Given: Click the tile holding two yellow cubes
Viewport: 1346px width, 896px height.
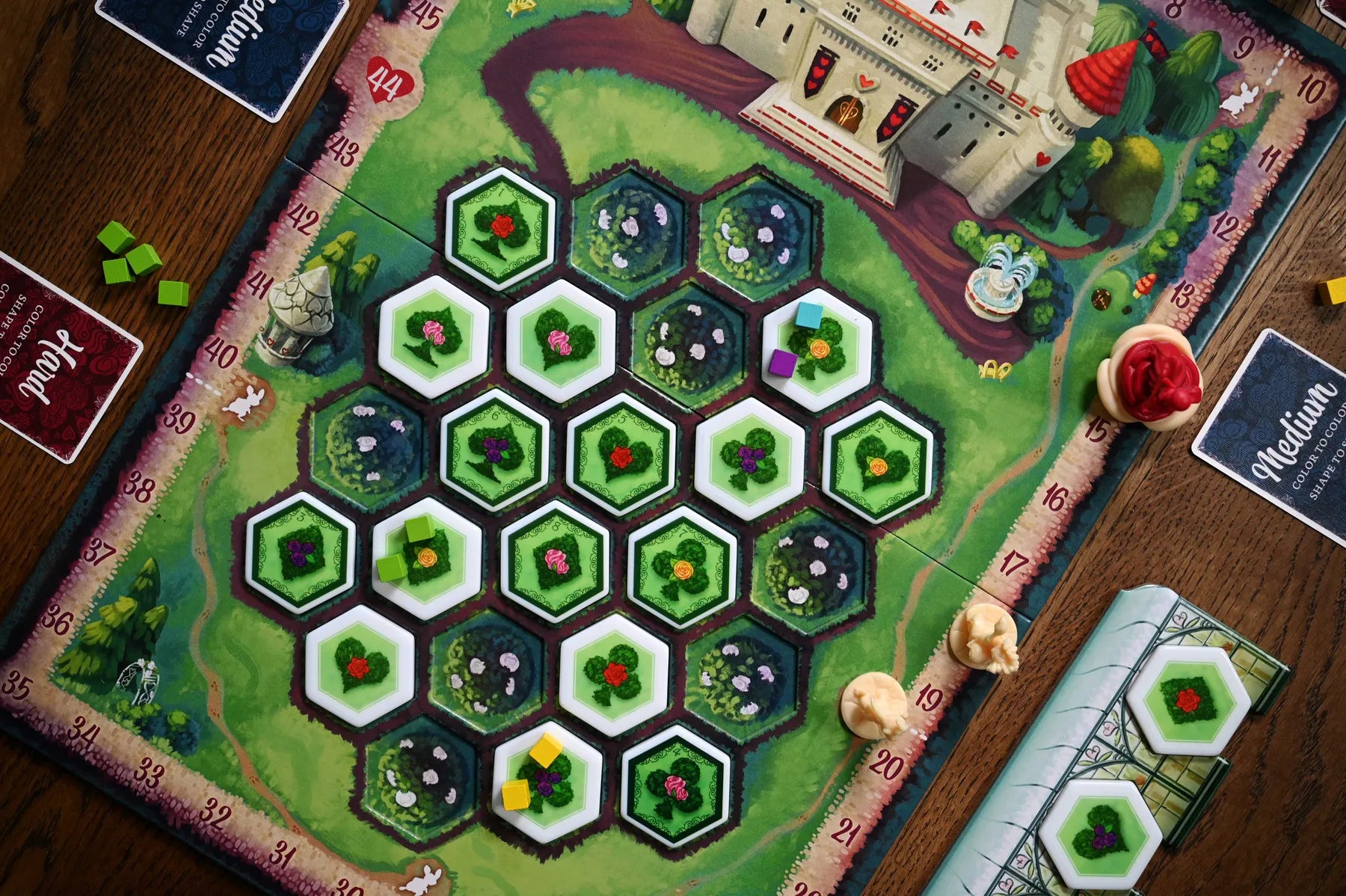Looking at the screenshot, I should pyautogui.click(x=548, y=782).
